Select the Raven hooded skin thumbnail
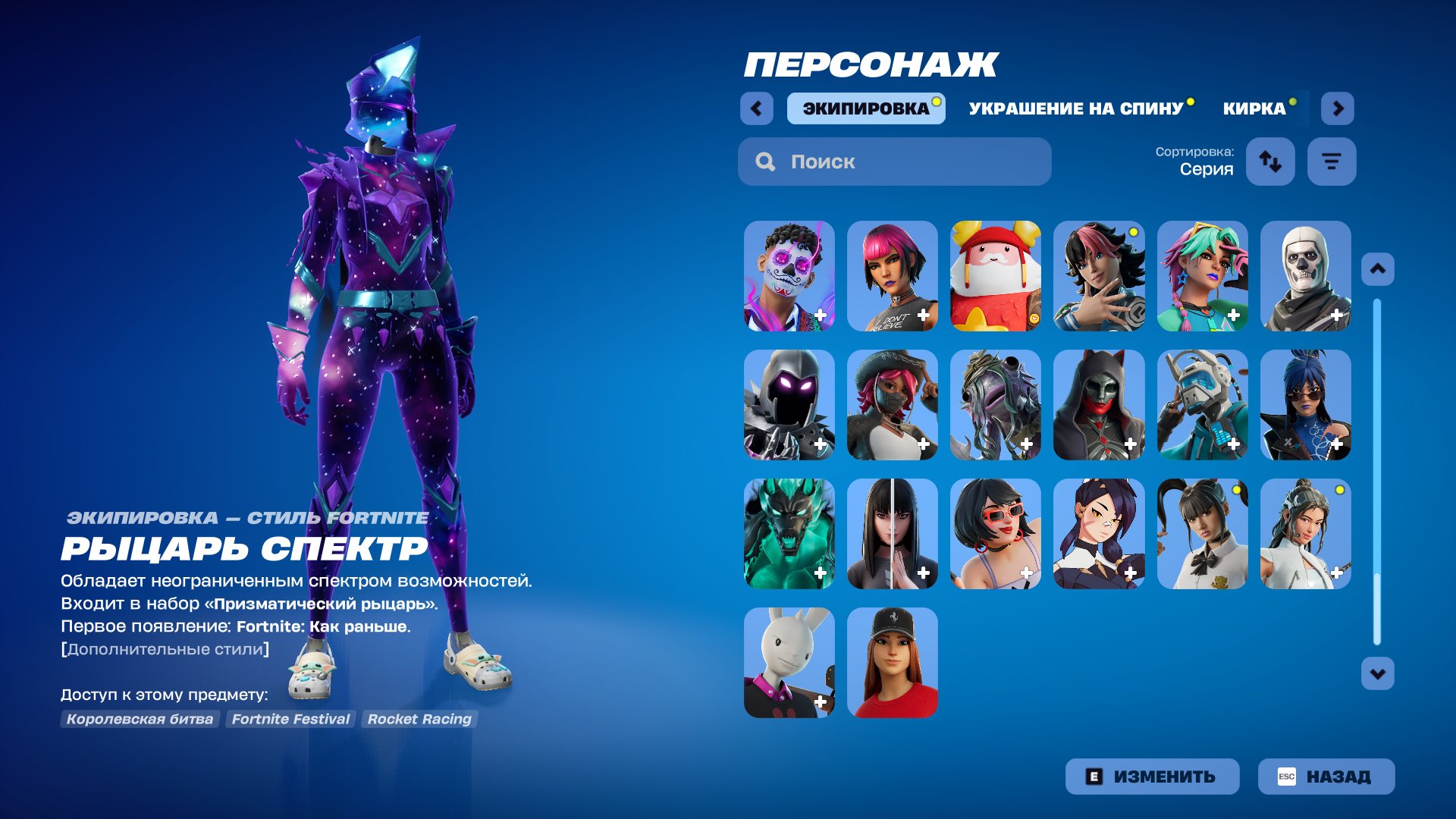 tap(788, 406)
